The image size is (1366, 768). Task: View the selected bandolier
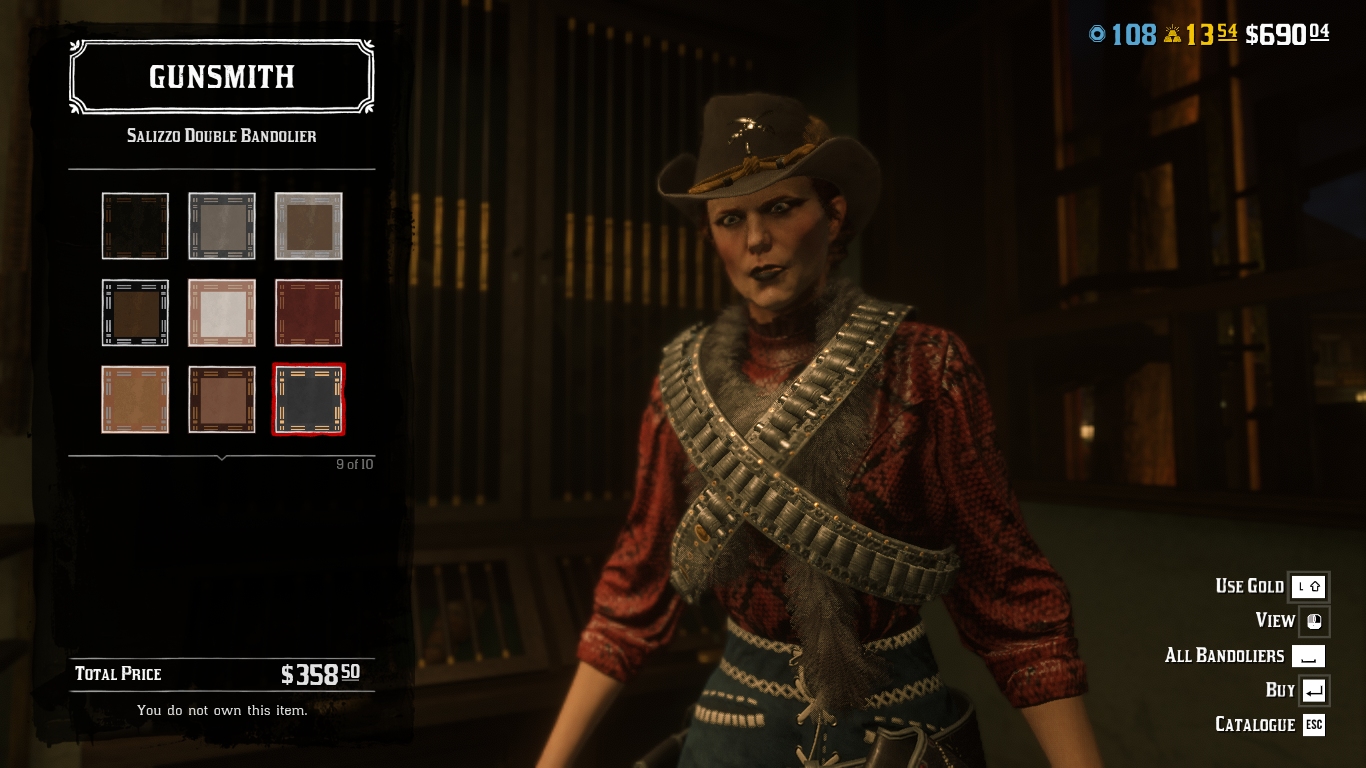coord(1274,621)
